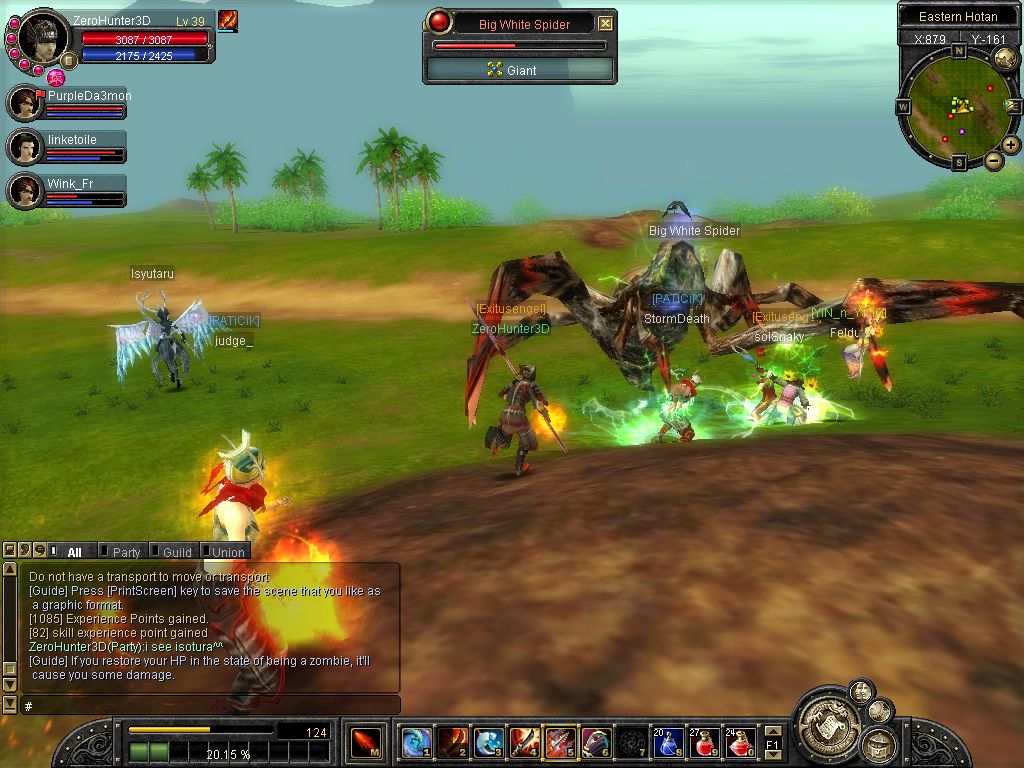Activate the sword skill in slot 4
Viewport: 1024px width, 768px height.
click(x=524, y=742)
